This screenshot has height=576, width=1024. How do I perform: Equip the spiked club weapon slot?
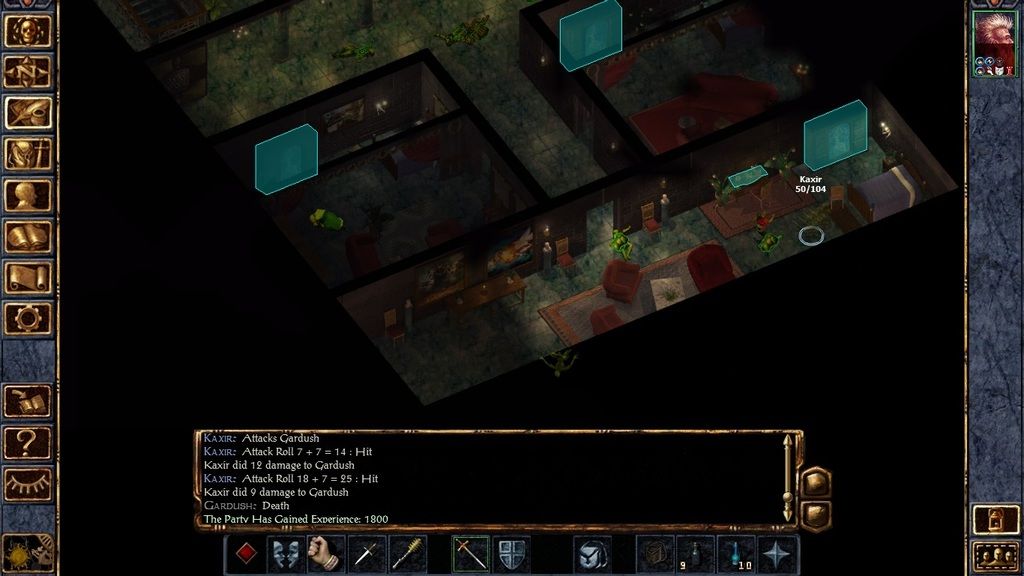pyautogui.click(x=407, y=555)
